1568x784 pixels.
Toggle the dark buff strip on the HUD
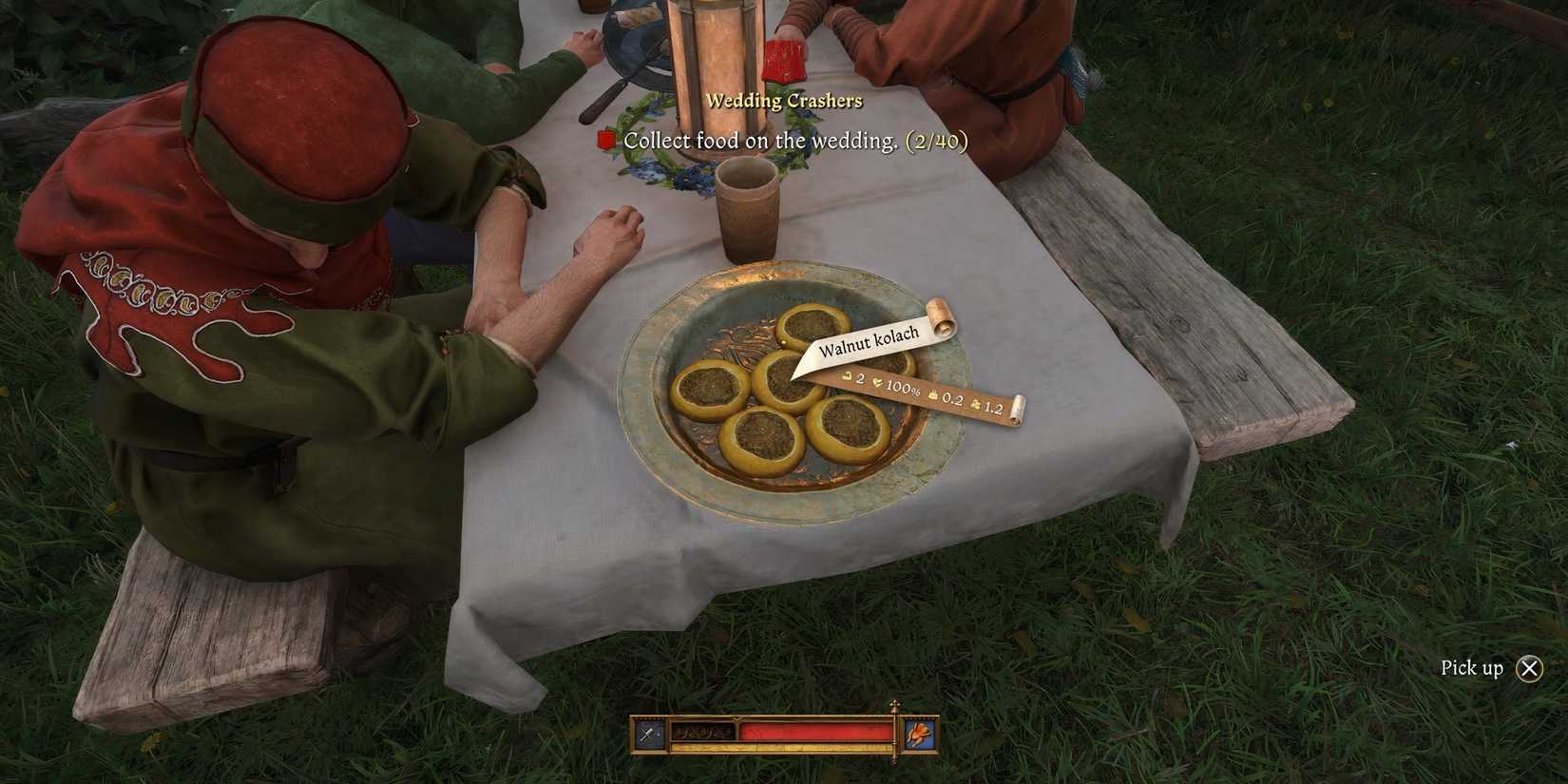(x=704, y=733)
